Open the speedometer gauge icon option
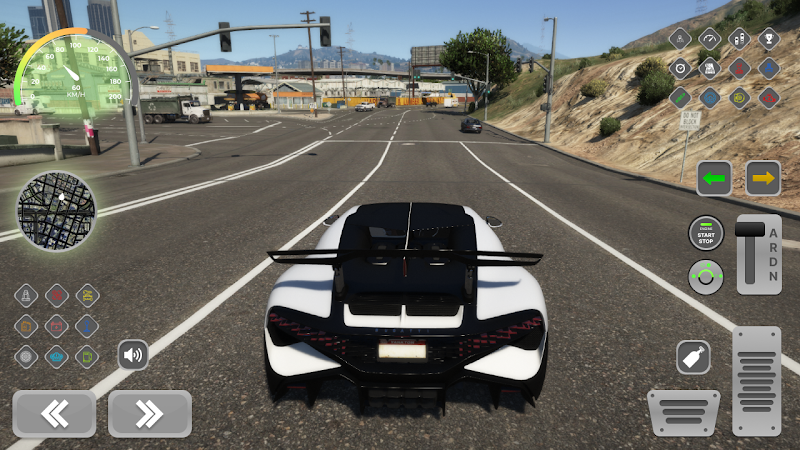The width and height of the screenshot is (800, 450). tap(710, 39)
